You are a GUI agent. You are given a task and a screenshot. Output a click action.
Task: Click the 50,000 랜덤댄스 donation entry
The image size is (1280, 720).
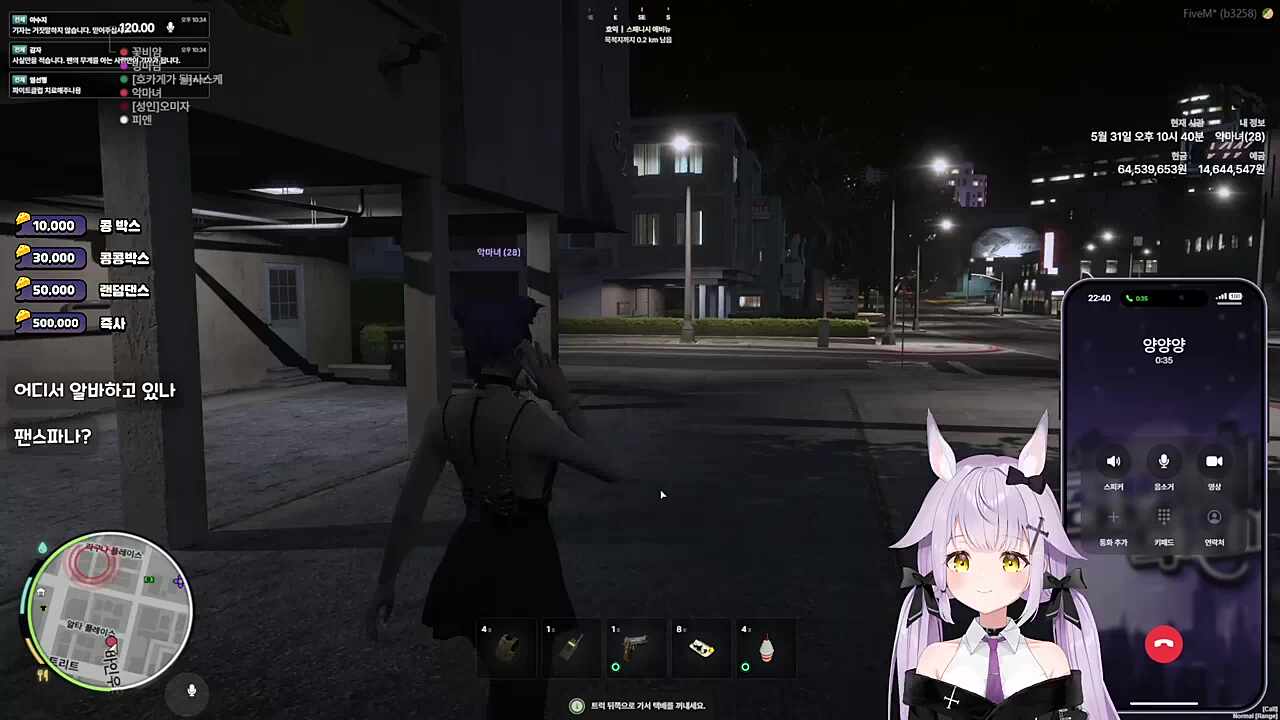84,290
